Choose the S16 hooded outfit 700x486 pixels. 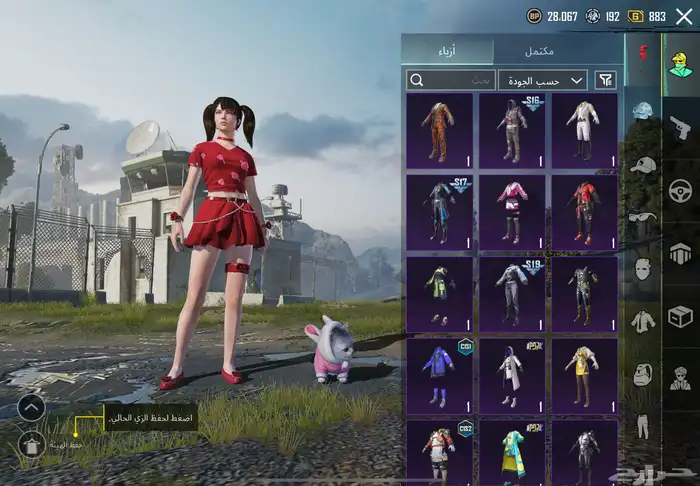tap(512, 130)
